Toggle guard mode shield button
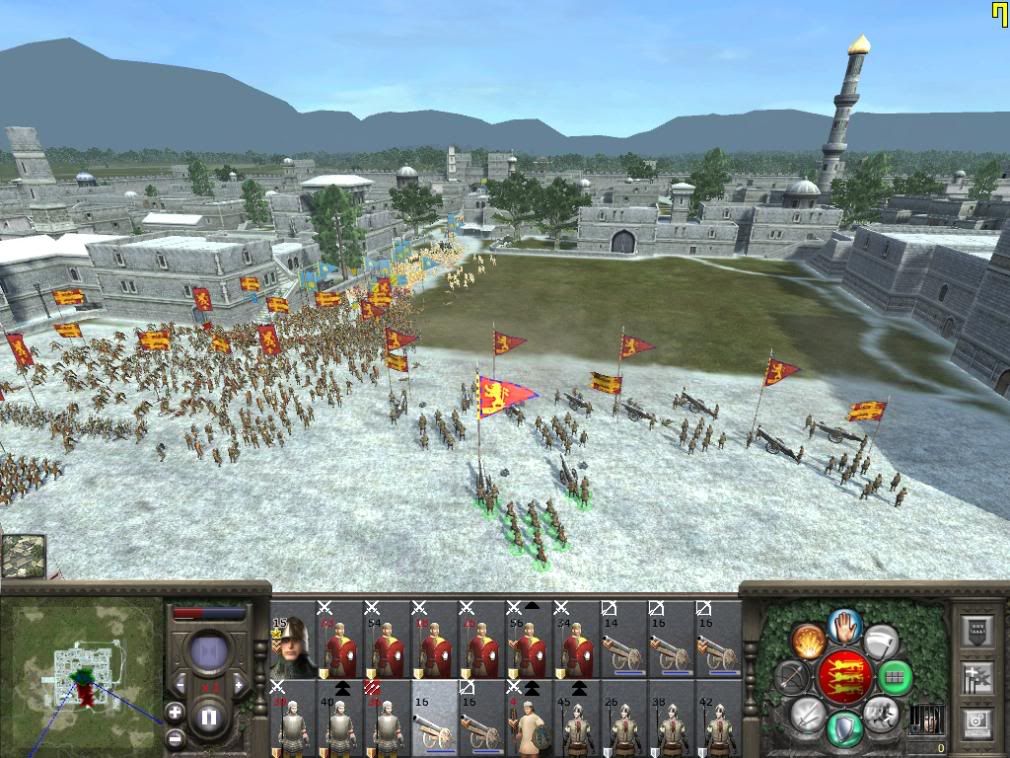1010x758 pixels. click(x=846, y=727)
